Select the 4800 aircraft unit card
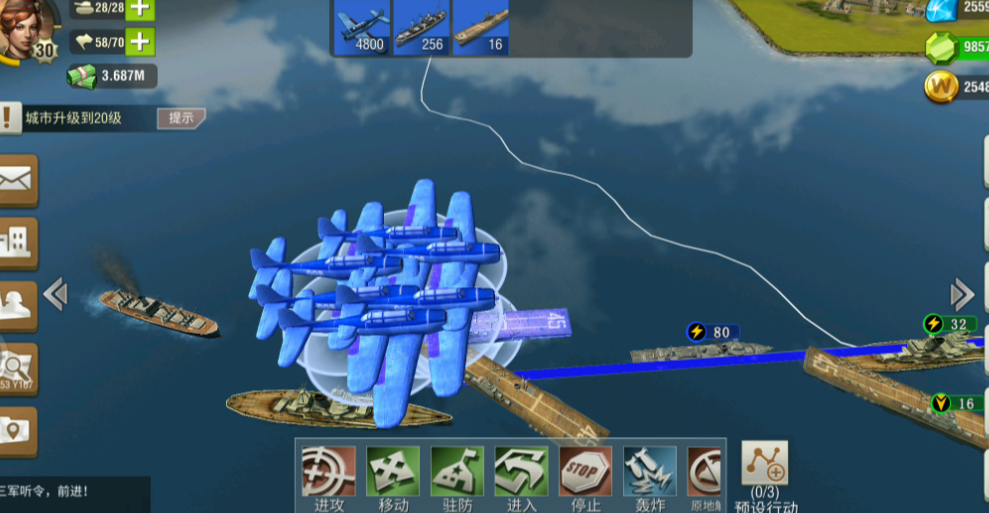 point(361,27)
